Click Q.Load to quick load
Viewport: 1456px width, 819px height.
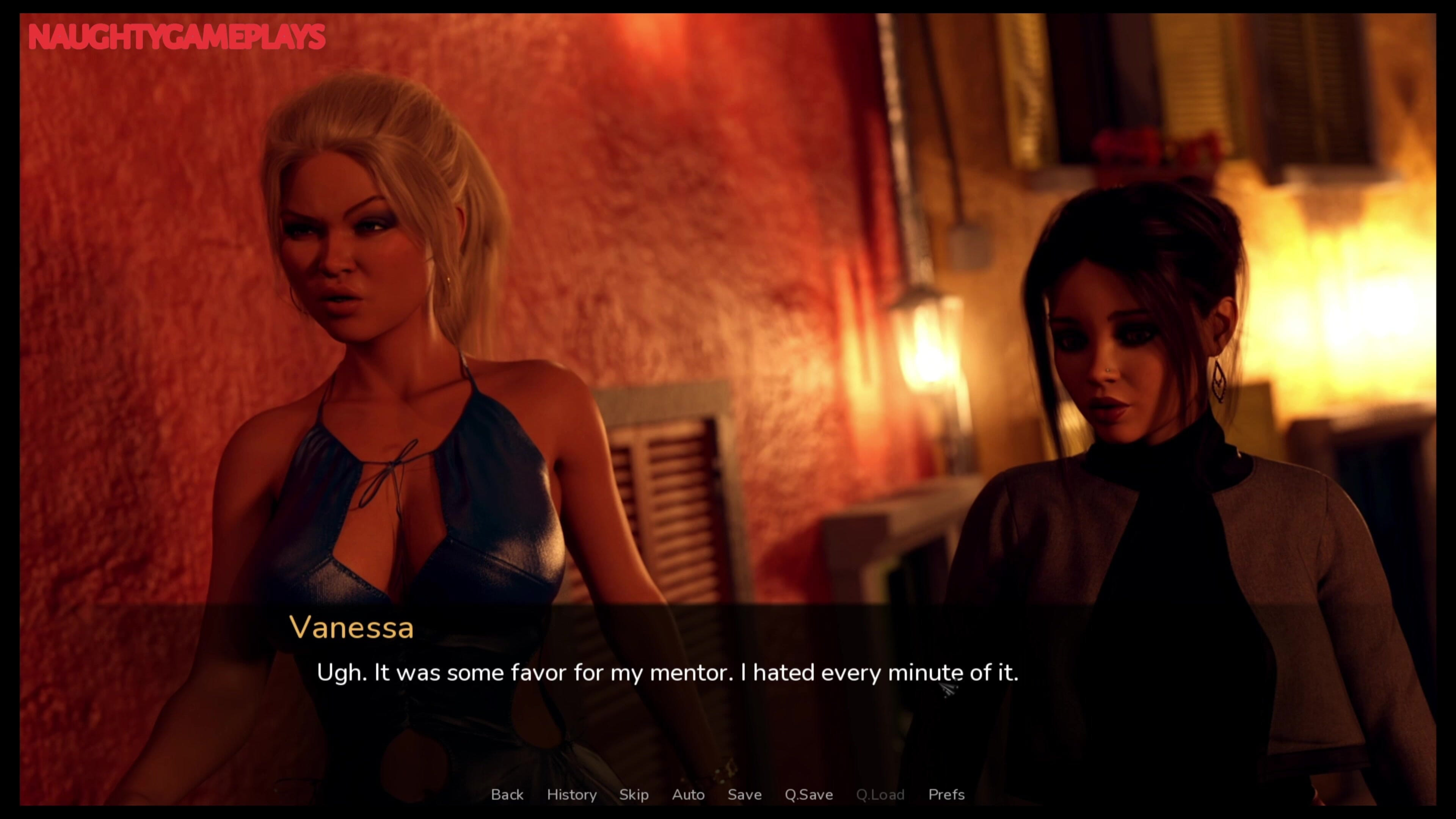(880, 795)
